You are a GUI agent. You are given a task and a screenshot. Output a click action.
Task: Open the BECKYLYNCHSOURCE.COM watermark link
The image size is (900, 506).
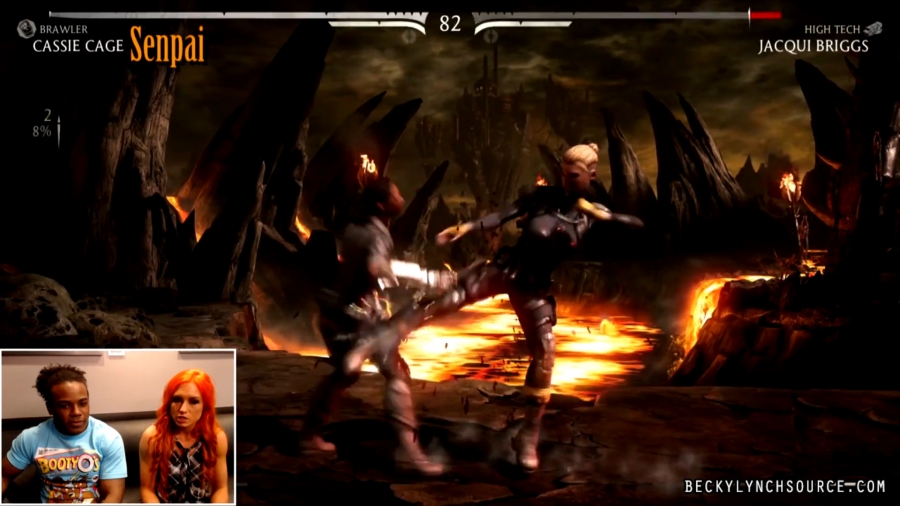pos(785,487)
